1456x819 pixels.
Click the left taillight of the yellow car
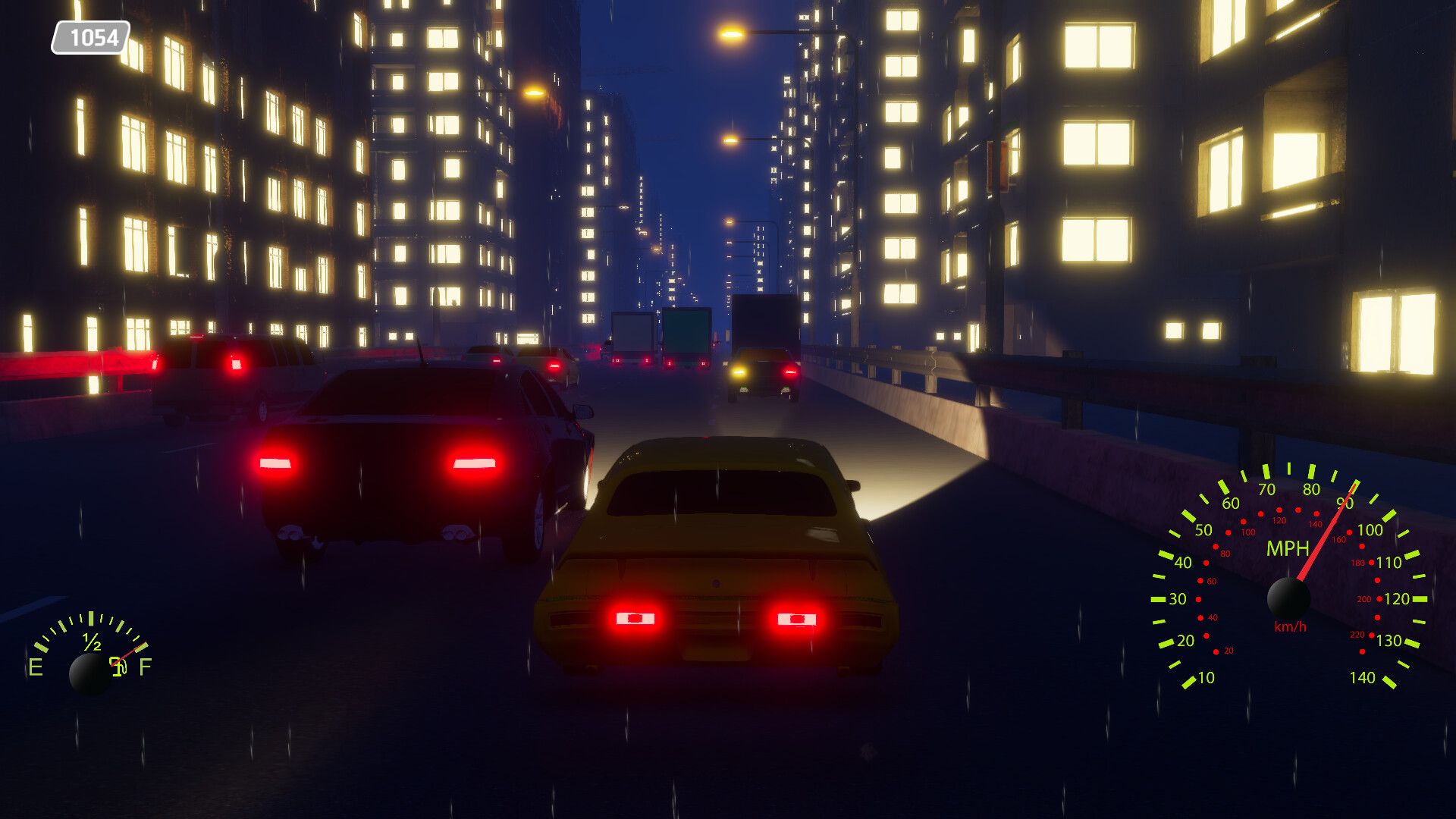pos(634,618)
